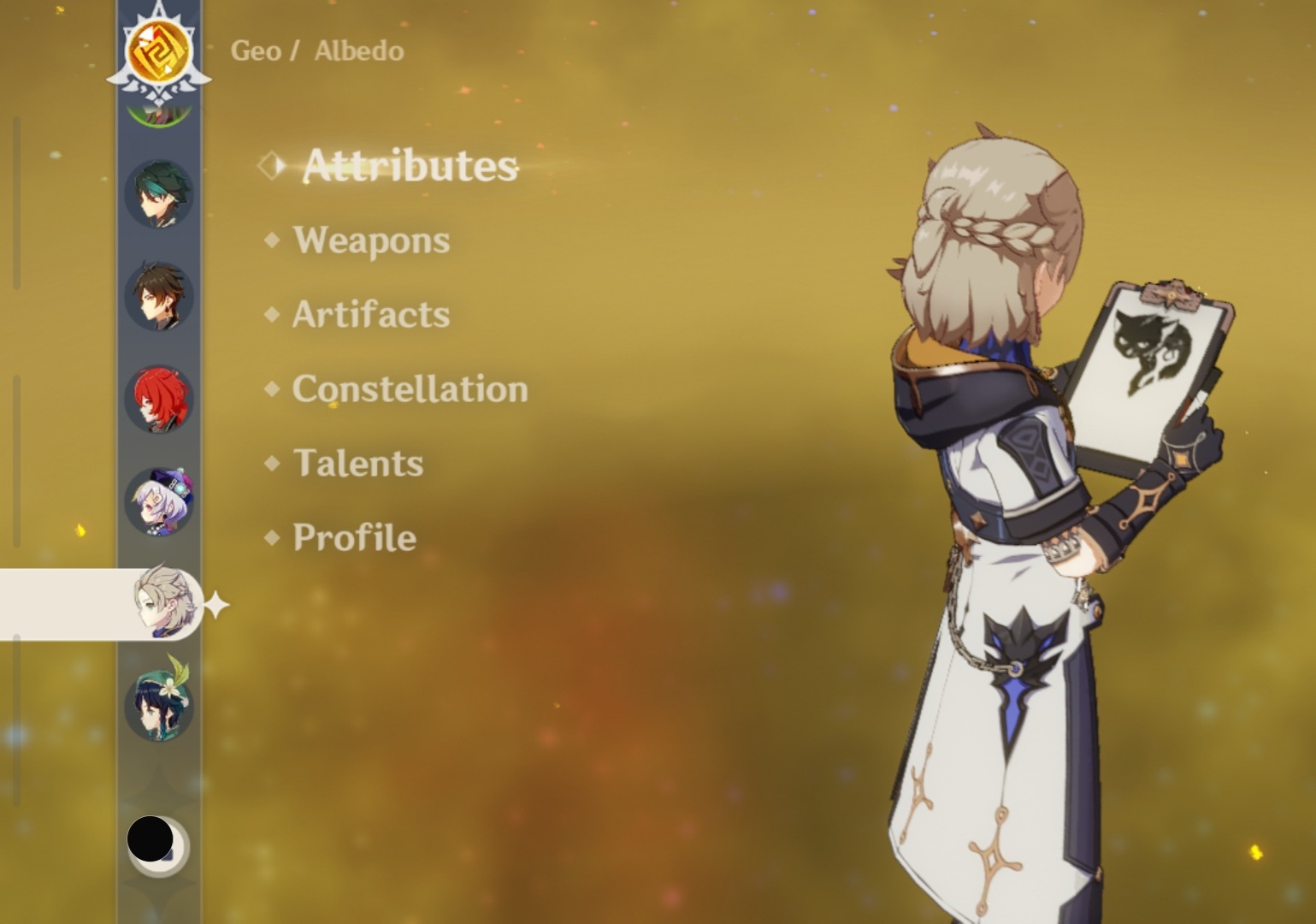View the Constellation section
The image size is (1316, 924).
point(409,389)
